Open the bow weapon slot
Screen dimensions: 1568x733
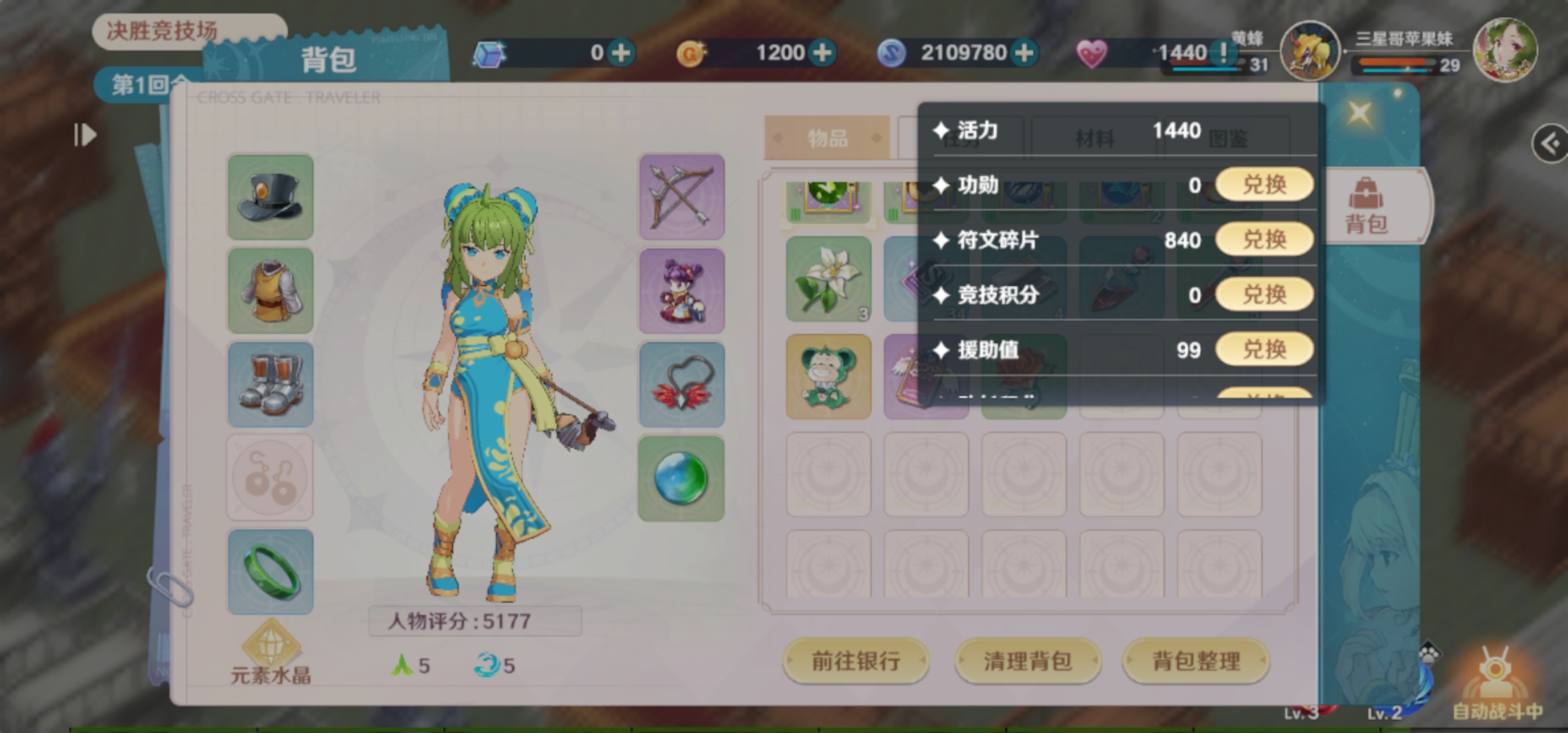coord(682,199)
